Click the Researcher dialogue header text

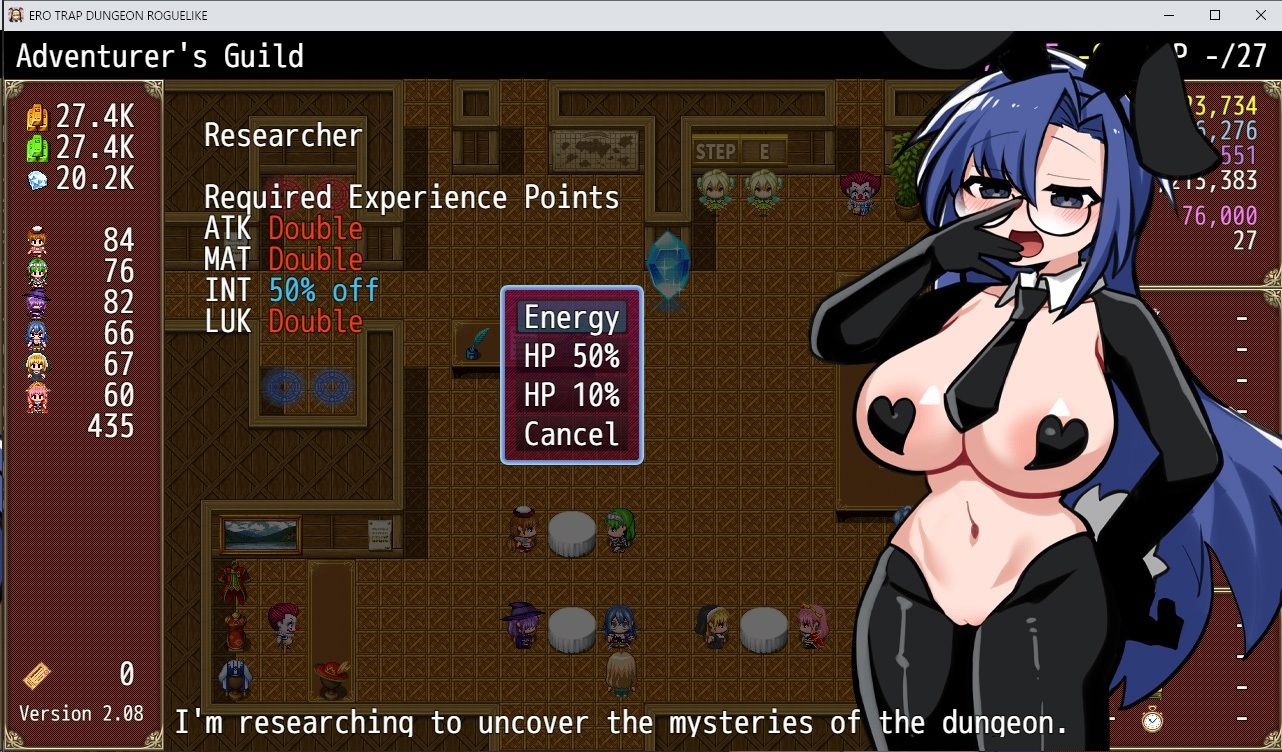click(282, 135)
